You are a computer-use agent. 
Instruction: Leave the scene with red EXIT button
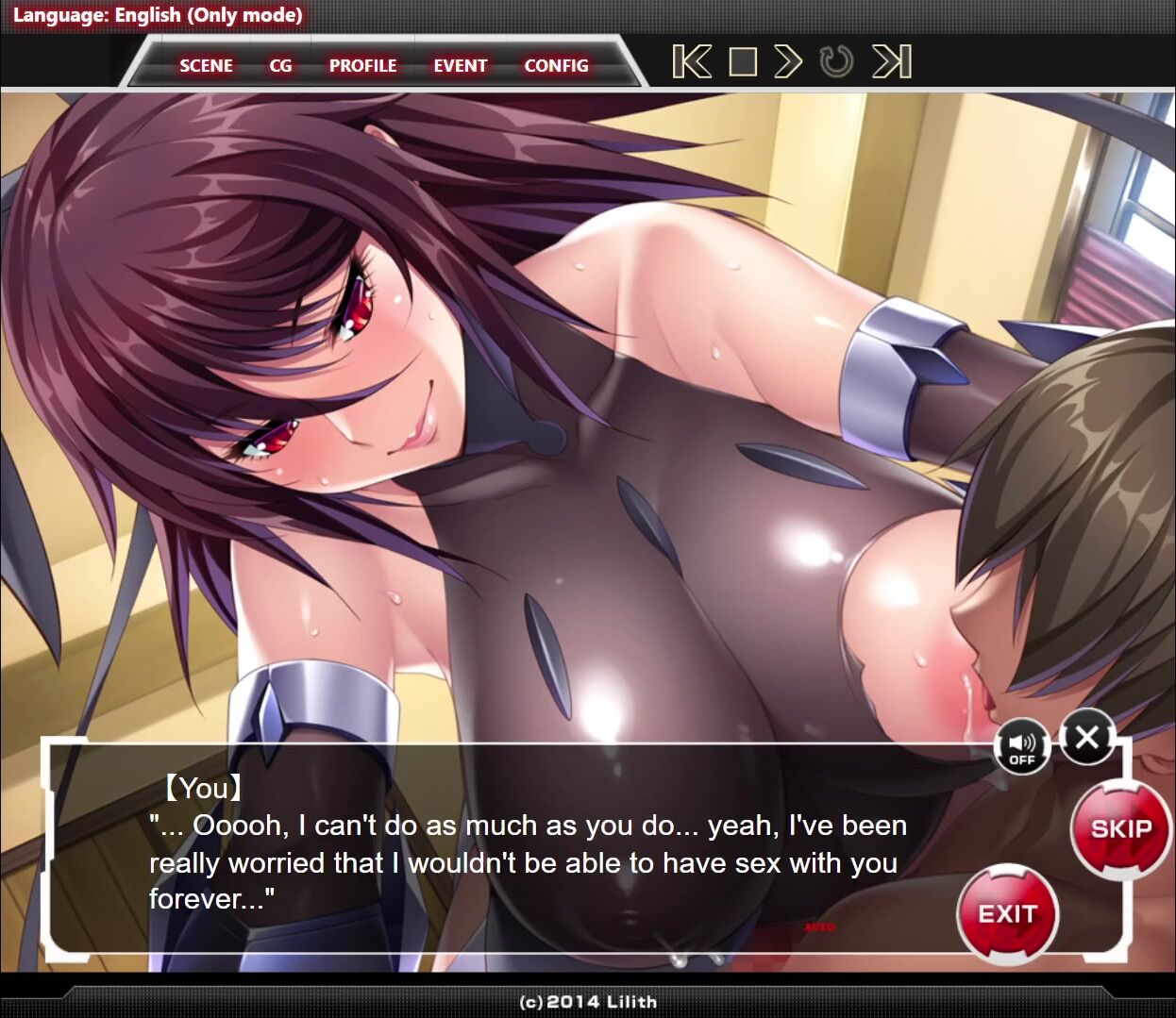coord(1007,913)
